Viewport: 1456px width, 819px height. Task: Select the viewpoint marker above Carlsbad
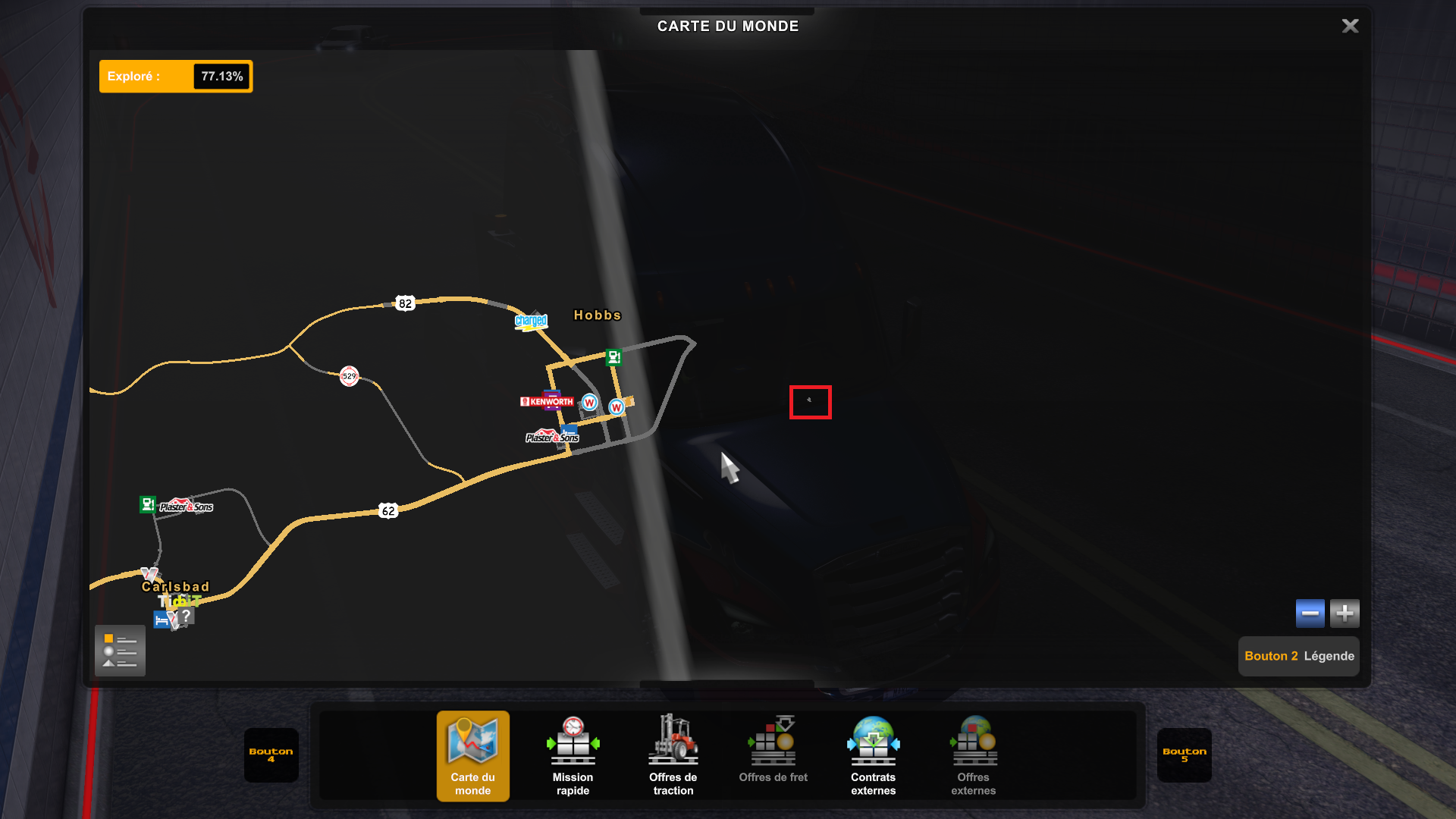point(147,573)
